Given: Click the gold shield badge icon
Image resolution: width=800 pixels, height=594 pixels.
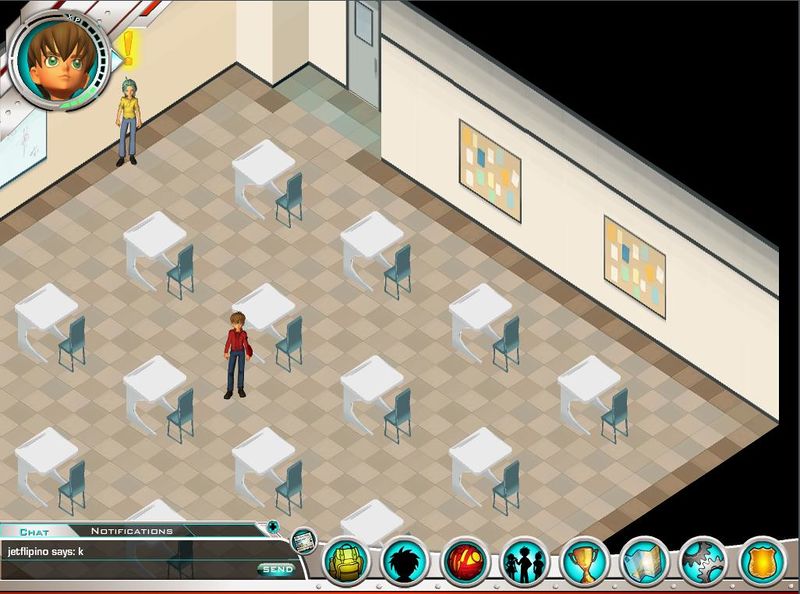Looking at the screenshot, I should (x=763, y=562).
